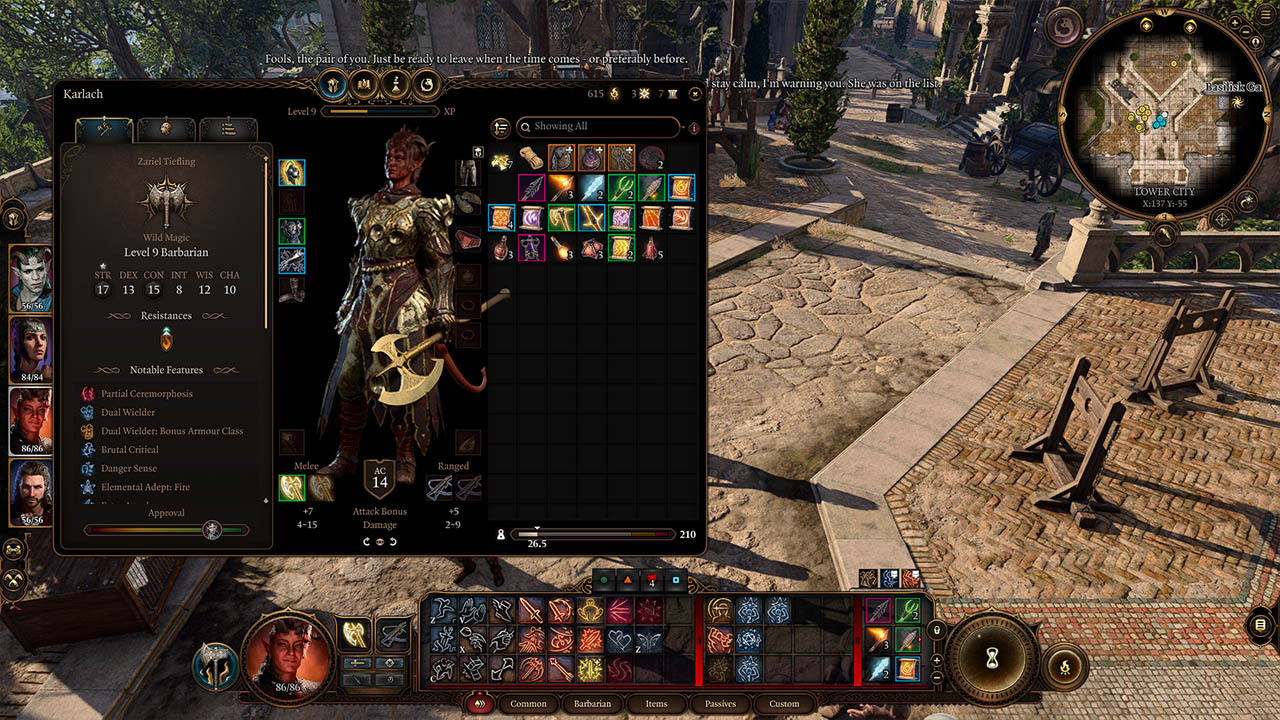The width and height of the screenshot is (1280, 720).
Task: Switch to the Barbarian hotbar tab
Action: [592, 703]
